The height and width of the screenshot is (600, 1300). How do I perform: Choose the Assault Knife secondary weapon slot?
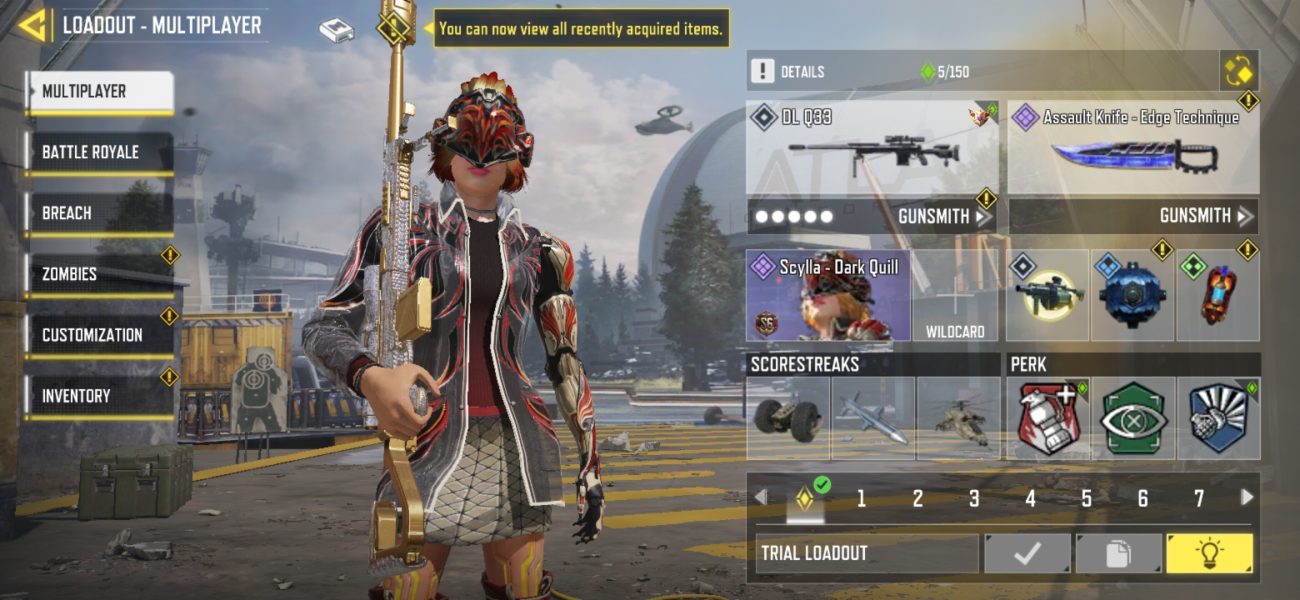[x=1132, y=148]
